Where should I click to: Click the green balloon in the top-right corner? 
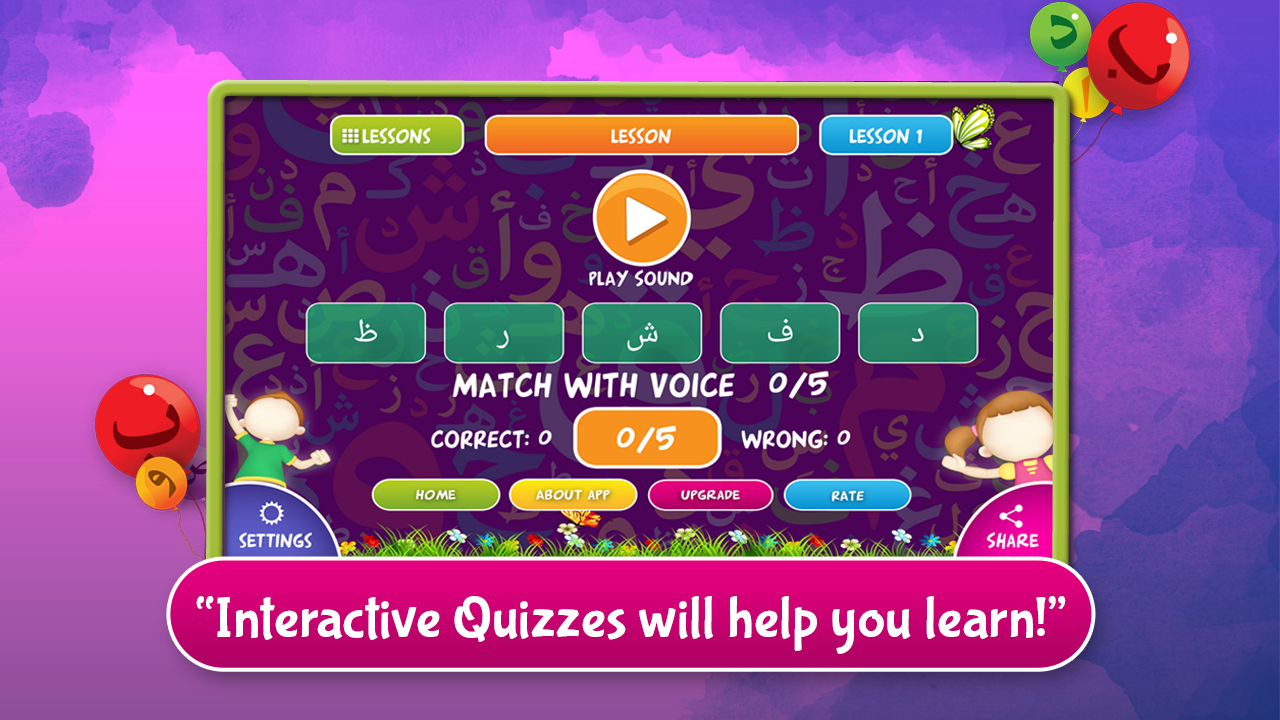[x=1063, y=35]
